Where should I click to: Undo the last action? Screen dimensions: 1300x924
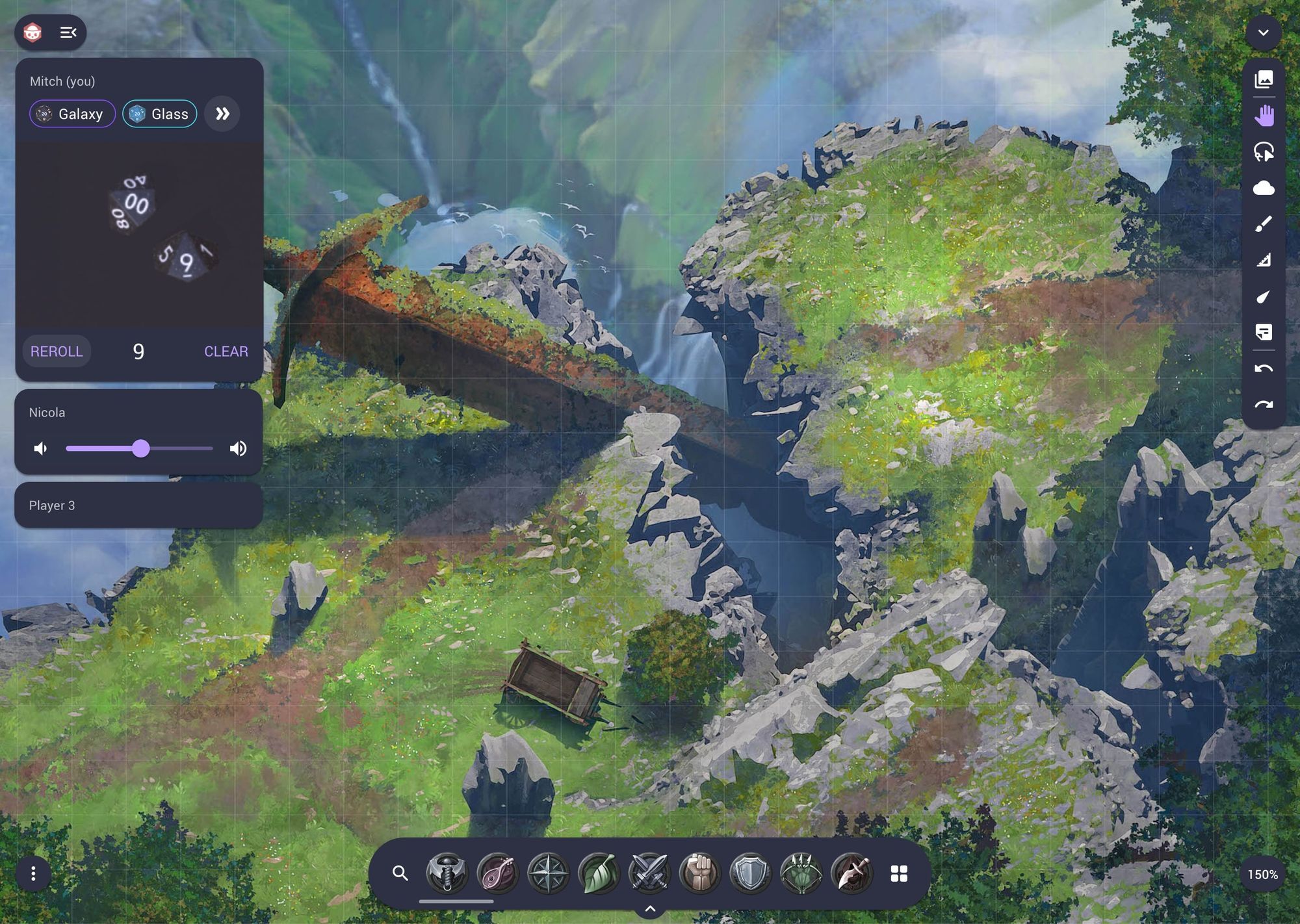[x=1263, y=368]
